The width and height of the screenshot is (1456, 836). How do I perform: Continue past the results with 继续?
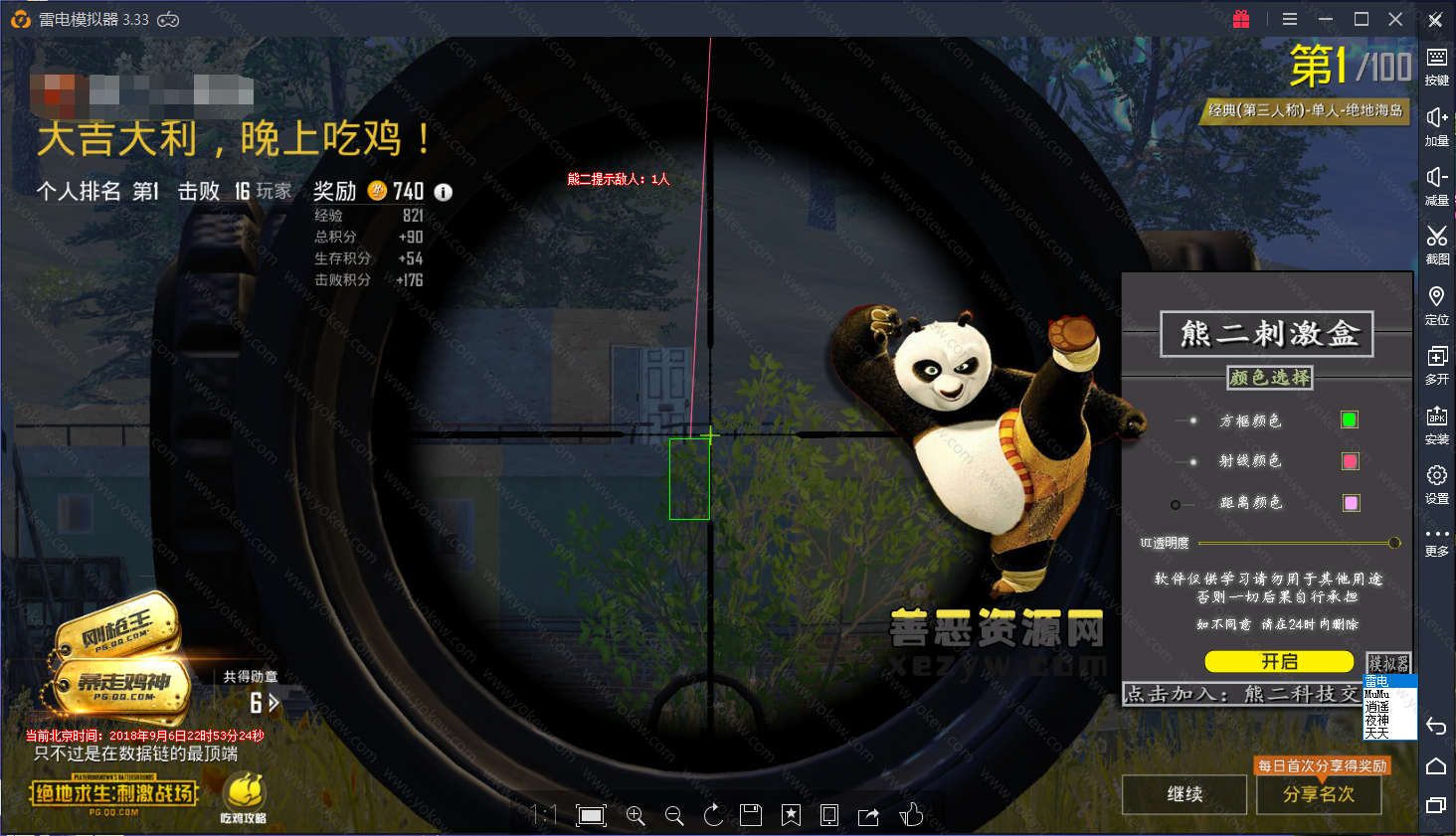pos(1184,794)
